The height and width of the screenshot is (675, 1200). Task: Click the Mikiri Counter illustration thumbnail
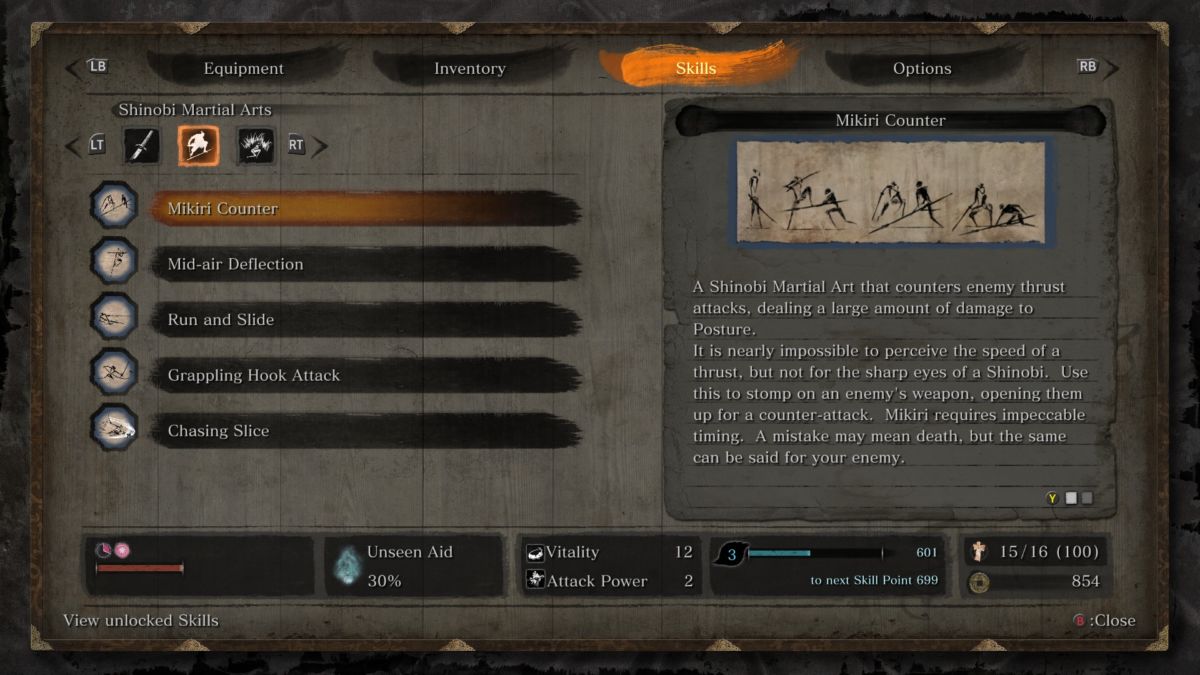point(890,192)
